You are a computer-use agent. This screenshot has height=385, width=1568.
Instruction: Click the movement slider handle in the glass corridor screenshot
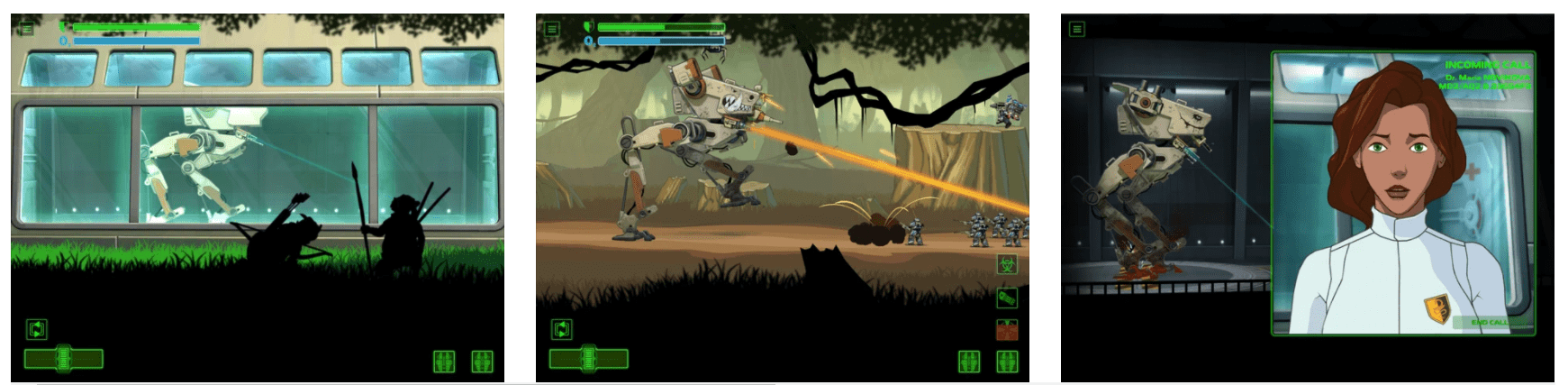point(63,359)
